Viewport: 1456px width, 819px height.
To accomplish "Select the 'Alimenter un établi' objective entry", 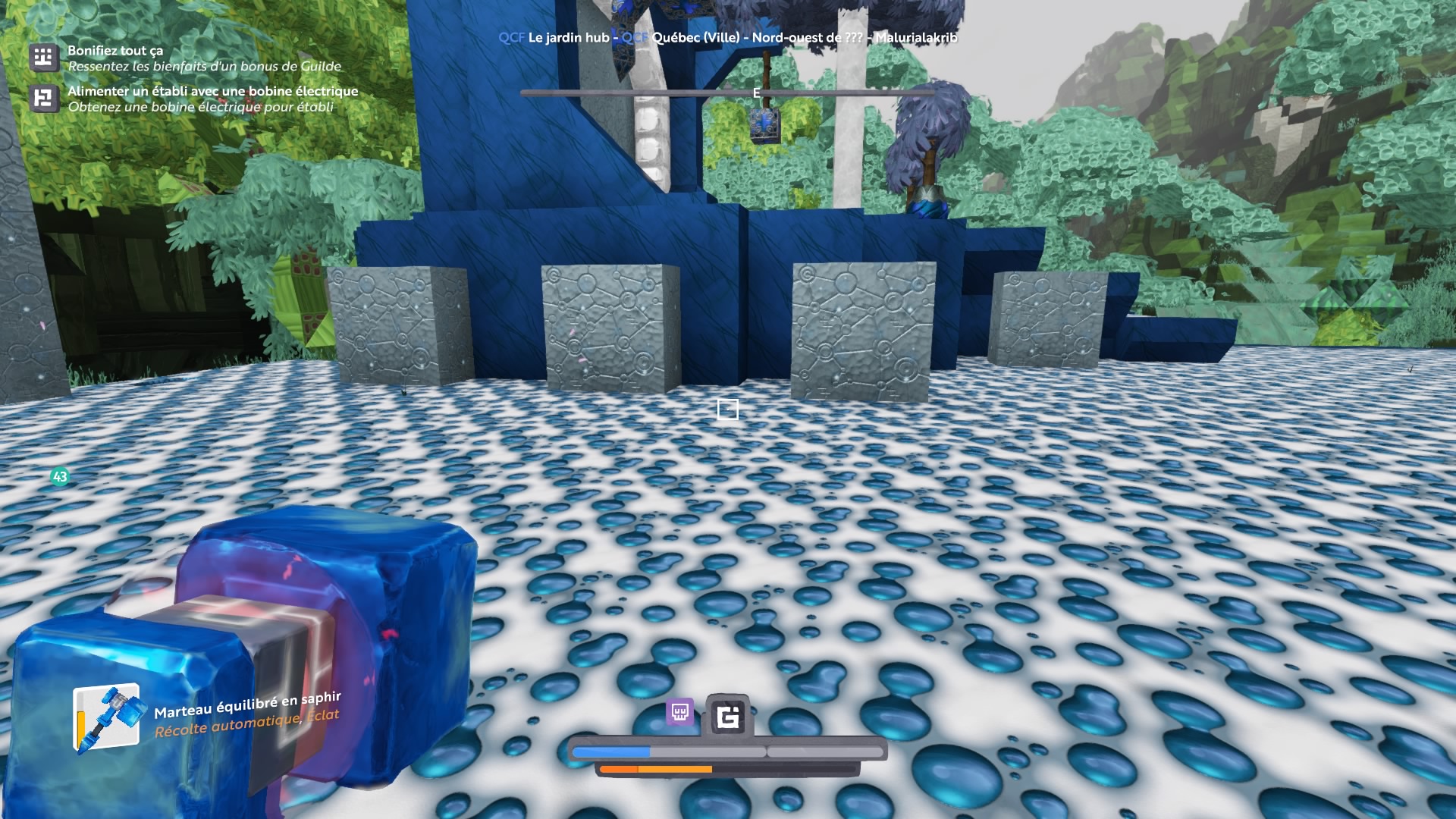I will 212,91.
